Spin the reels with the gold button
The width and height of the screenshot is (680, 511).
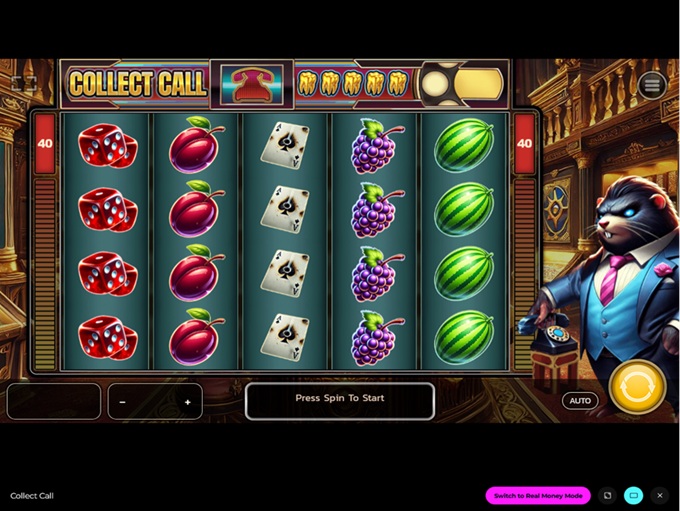coord(637,387)
